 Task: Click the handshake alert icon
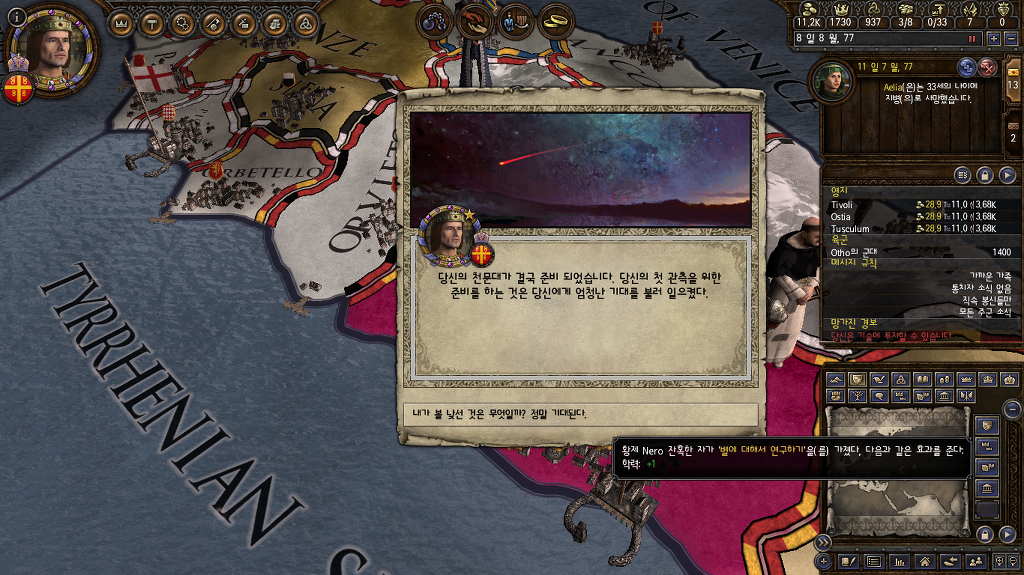click(474, 20)
